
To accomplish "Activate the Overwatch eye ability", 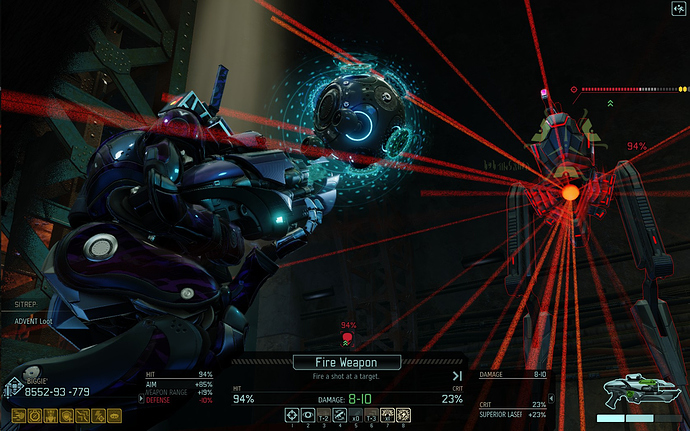I will pos(308,414).
